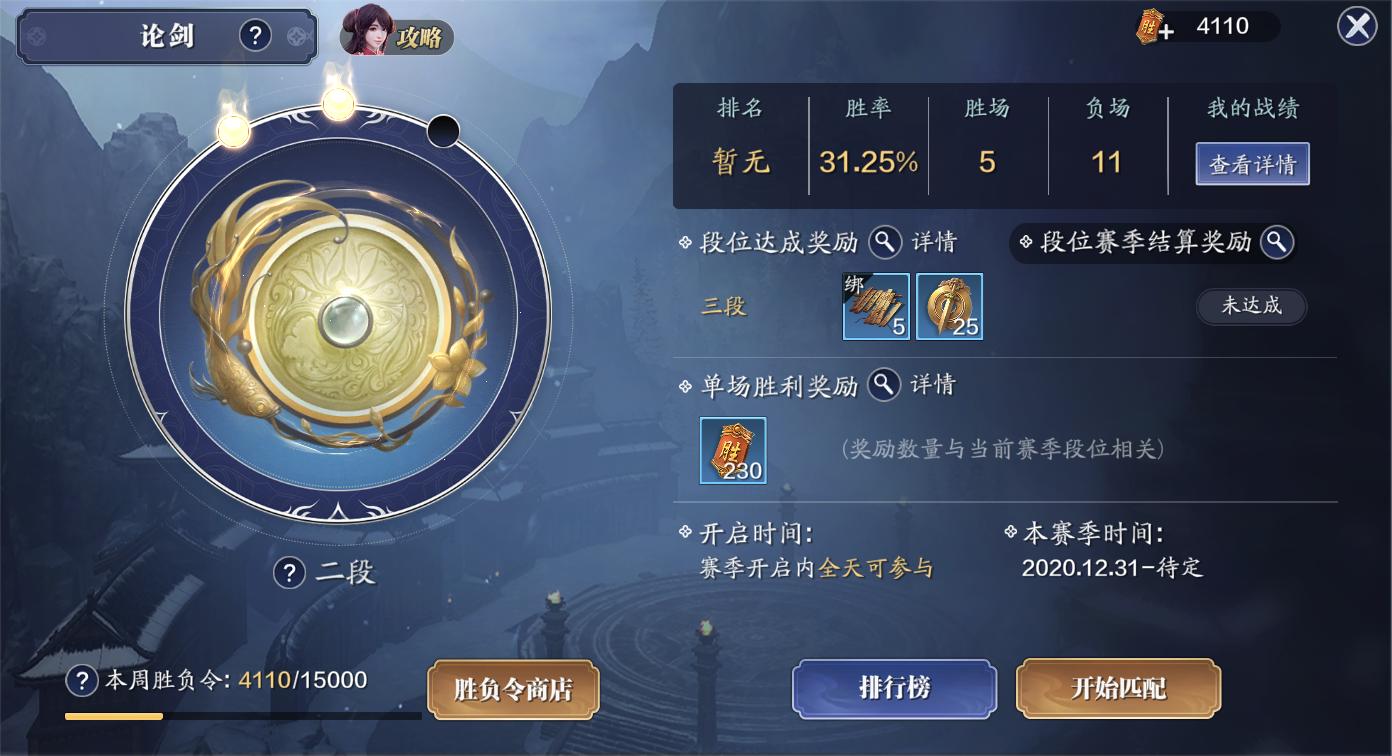Open the 单场胜利奖励 magnifier preview

point(884,384)
